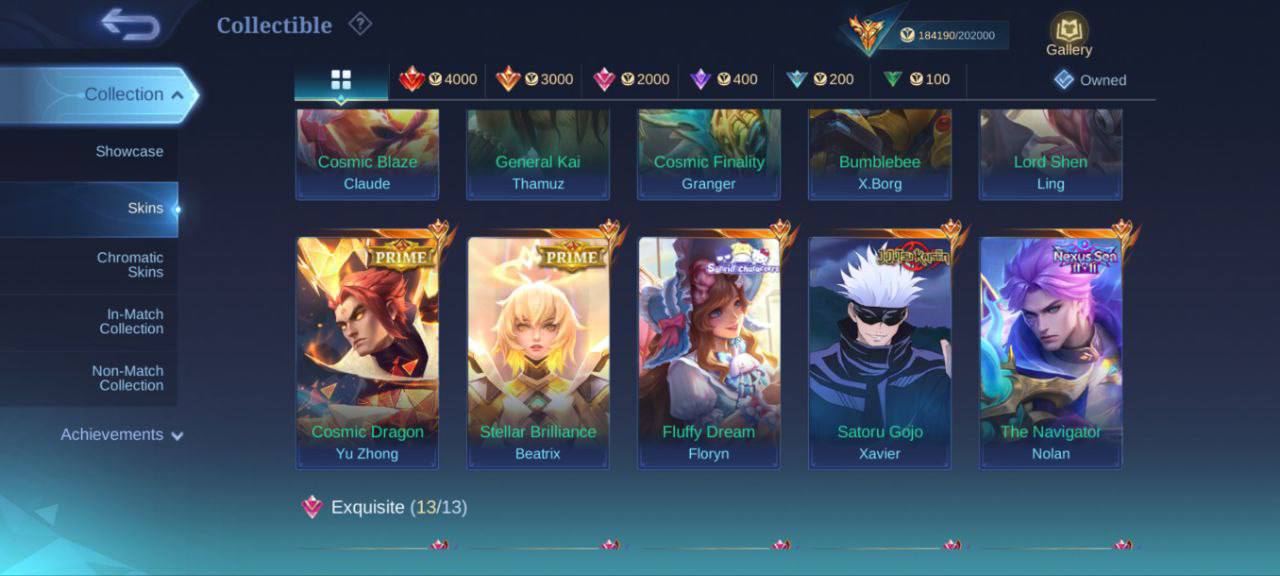Screen dimensions: 1280x576
Task: Open the Satoru Gojo Xavier skin
Action: (880, 352)
